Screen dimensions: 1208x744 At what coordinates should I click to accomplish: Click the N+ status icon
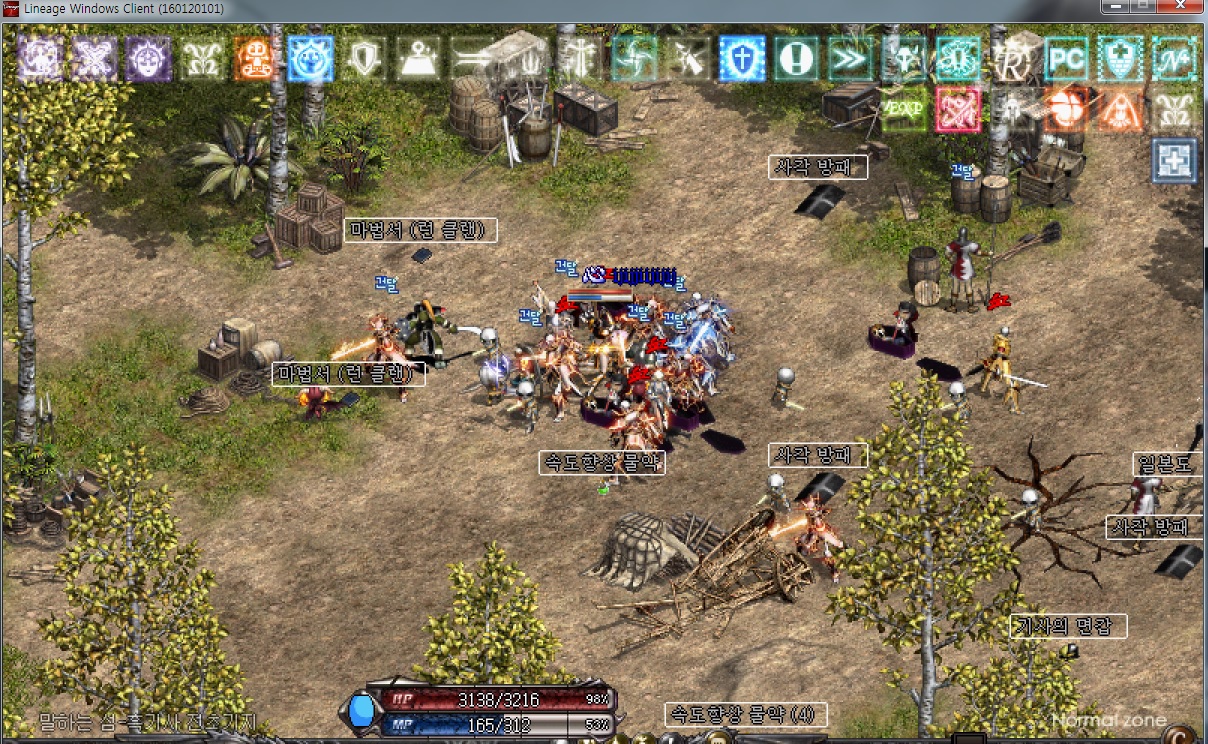coord(1174,59)
